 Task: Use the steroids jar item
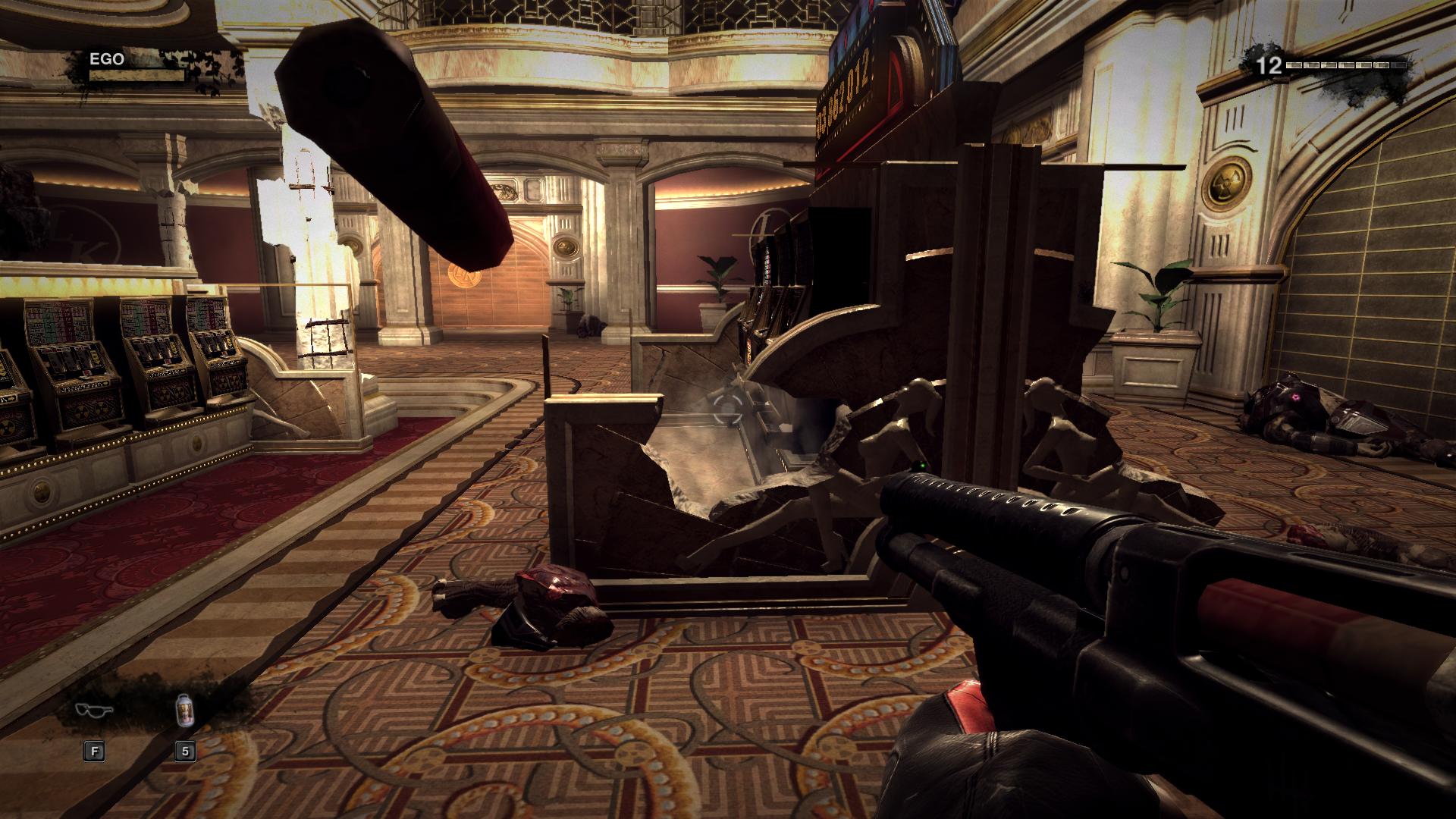tap(184, 711)
